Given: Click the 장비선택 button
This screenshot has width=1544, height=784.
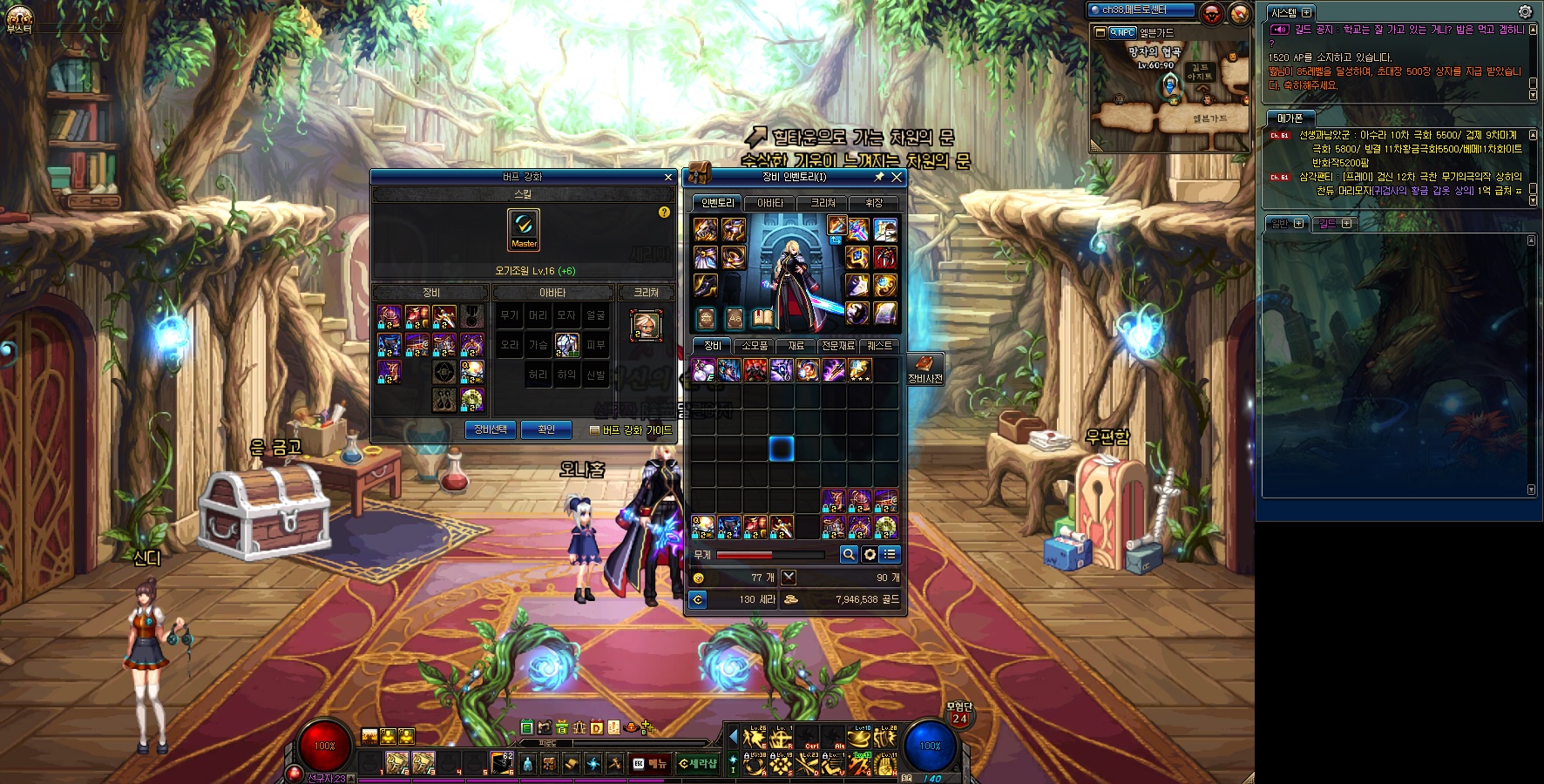Looking at the screenshot, I should (x=491, y=429).
